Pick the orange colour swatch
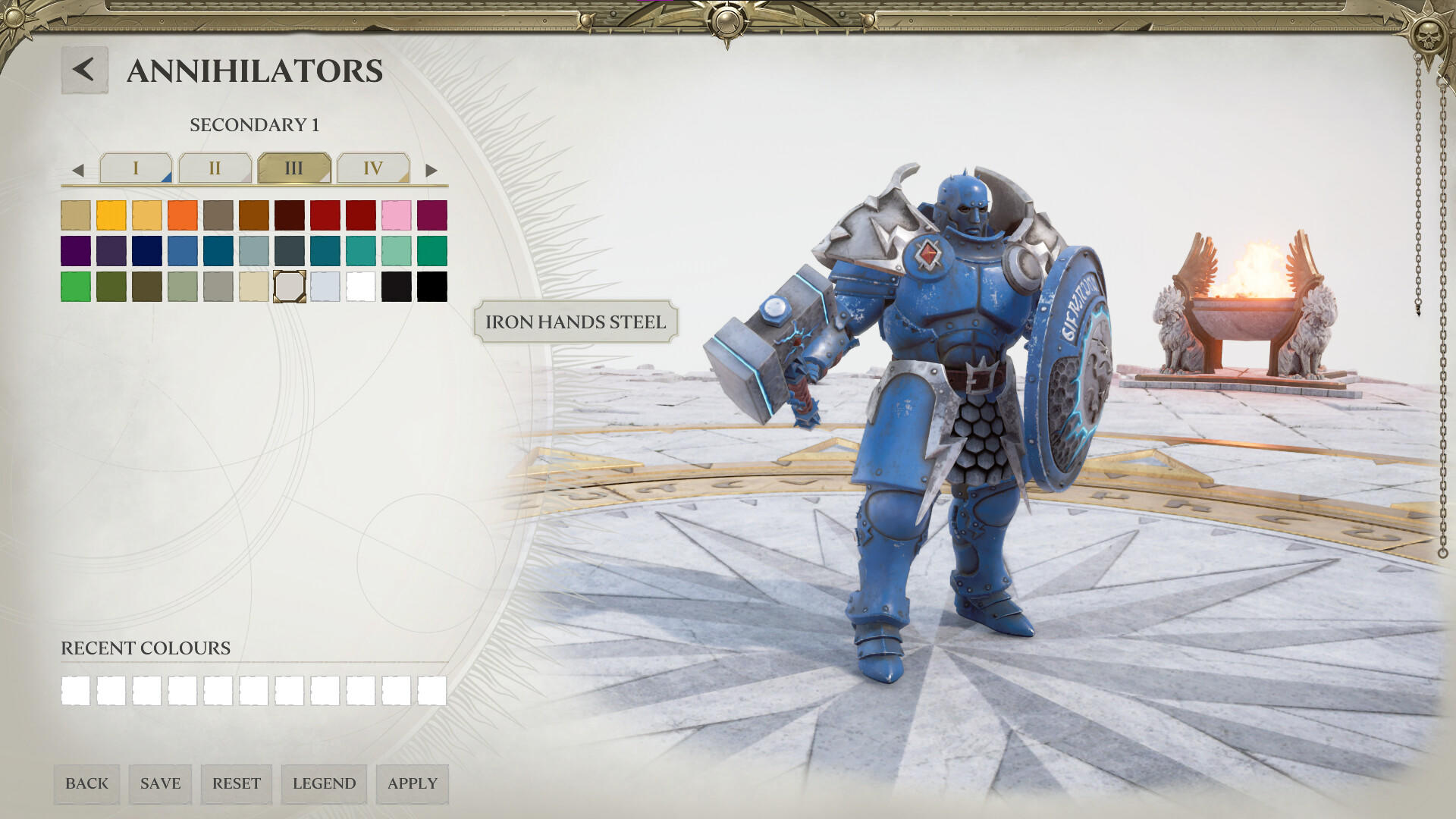 point(181,215)
